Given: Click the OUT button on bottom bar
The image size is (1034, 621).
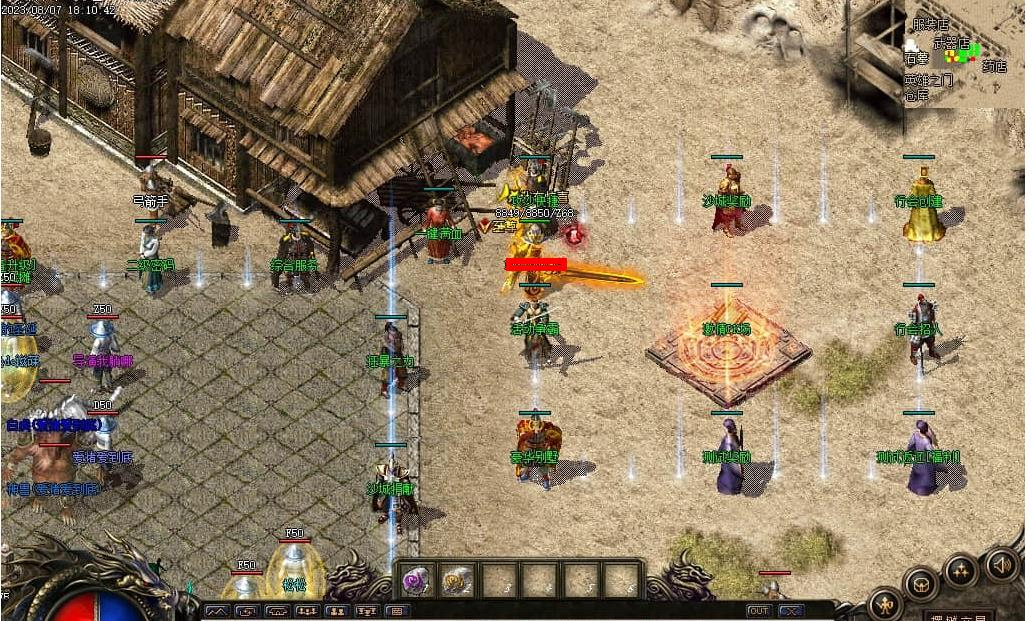Looking at the screenshot, I should (x=759, y=610).
